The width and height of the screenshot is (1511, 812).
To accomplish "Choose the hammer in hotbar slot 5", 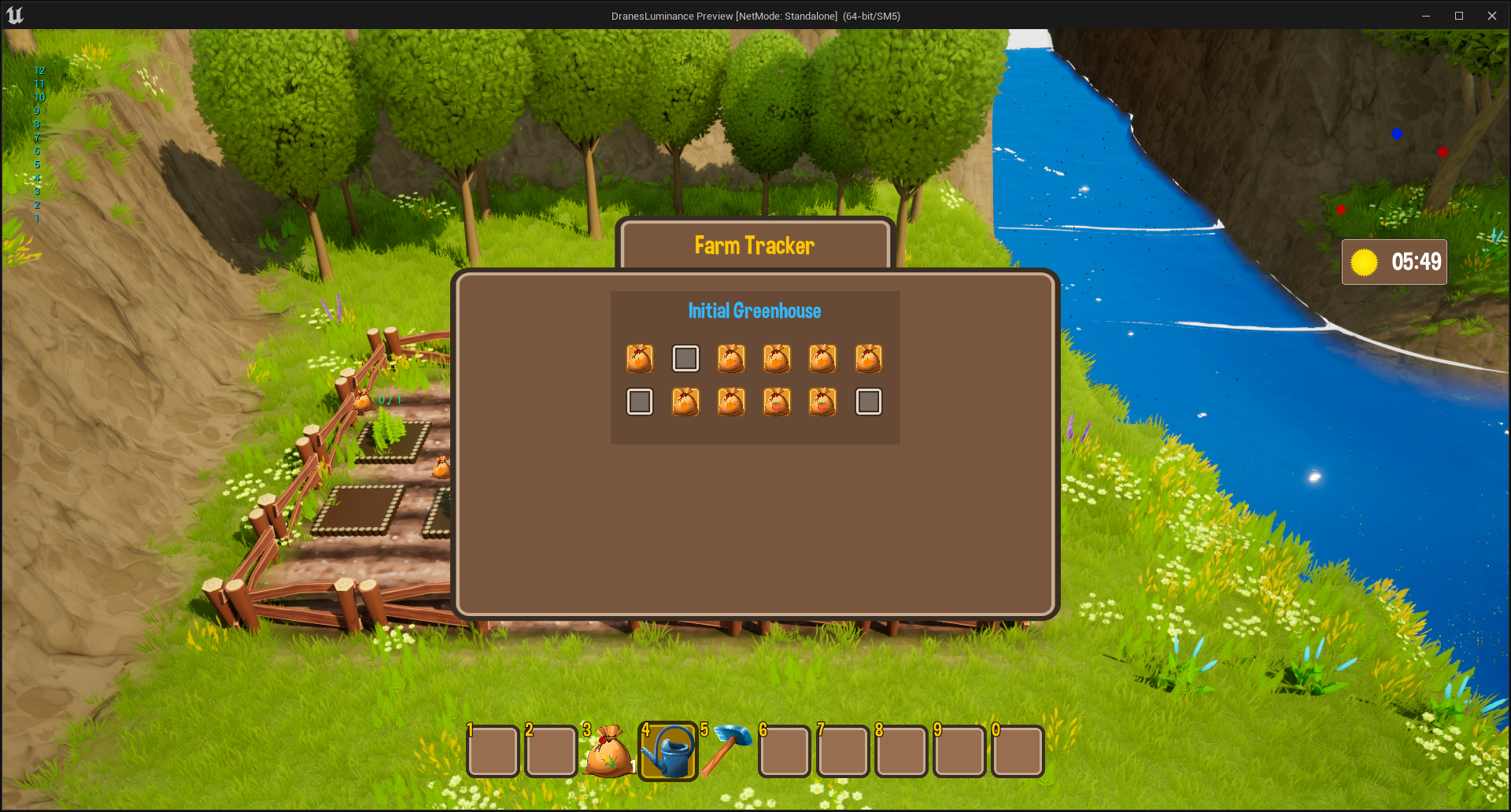I will click(726, 751).
